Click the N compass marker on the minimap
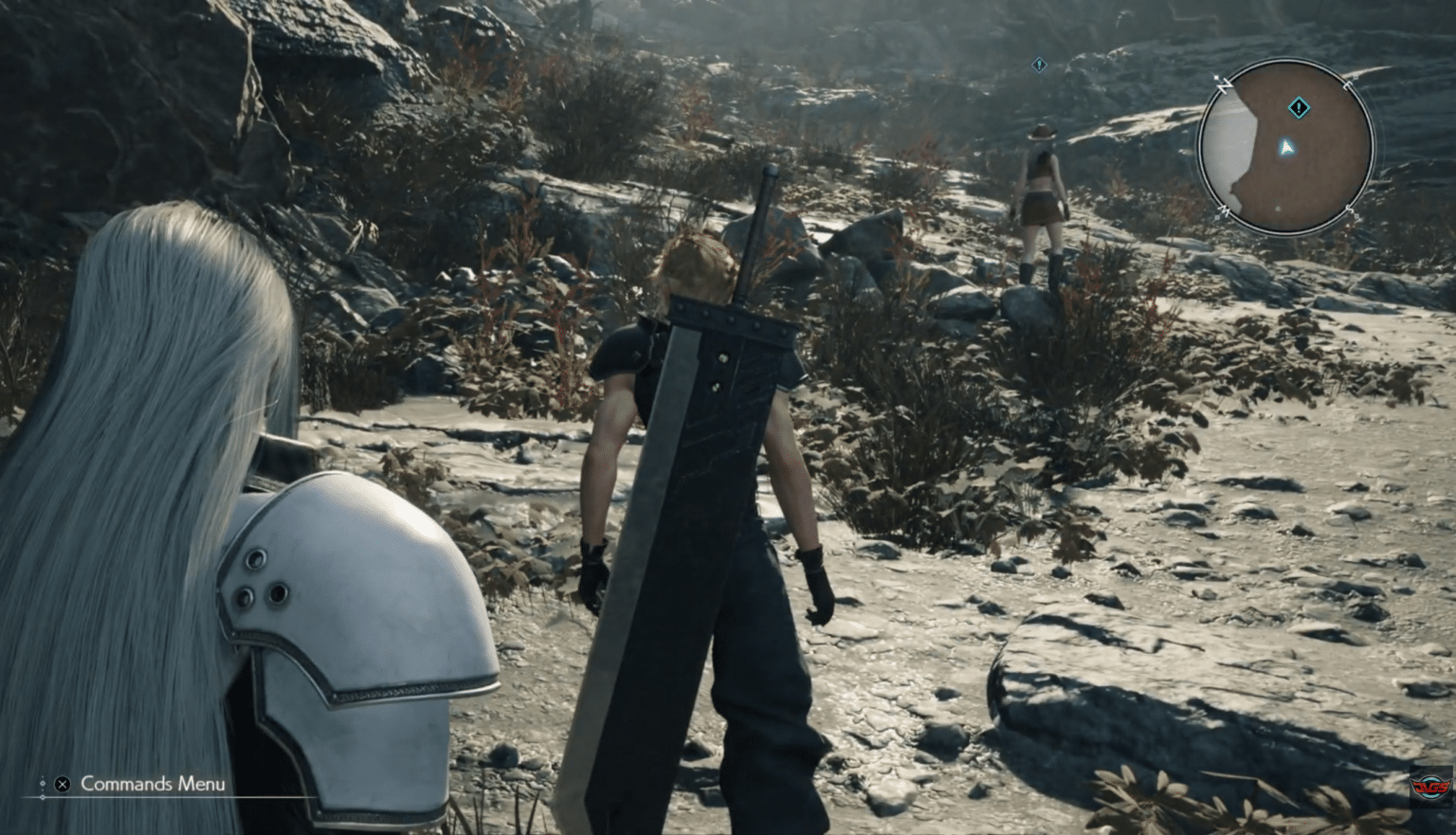The image size is (1456, 835). click(x=1226, y=85)
